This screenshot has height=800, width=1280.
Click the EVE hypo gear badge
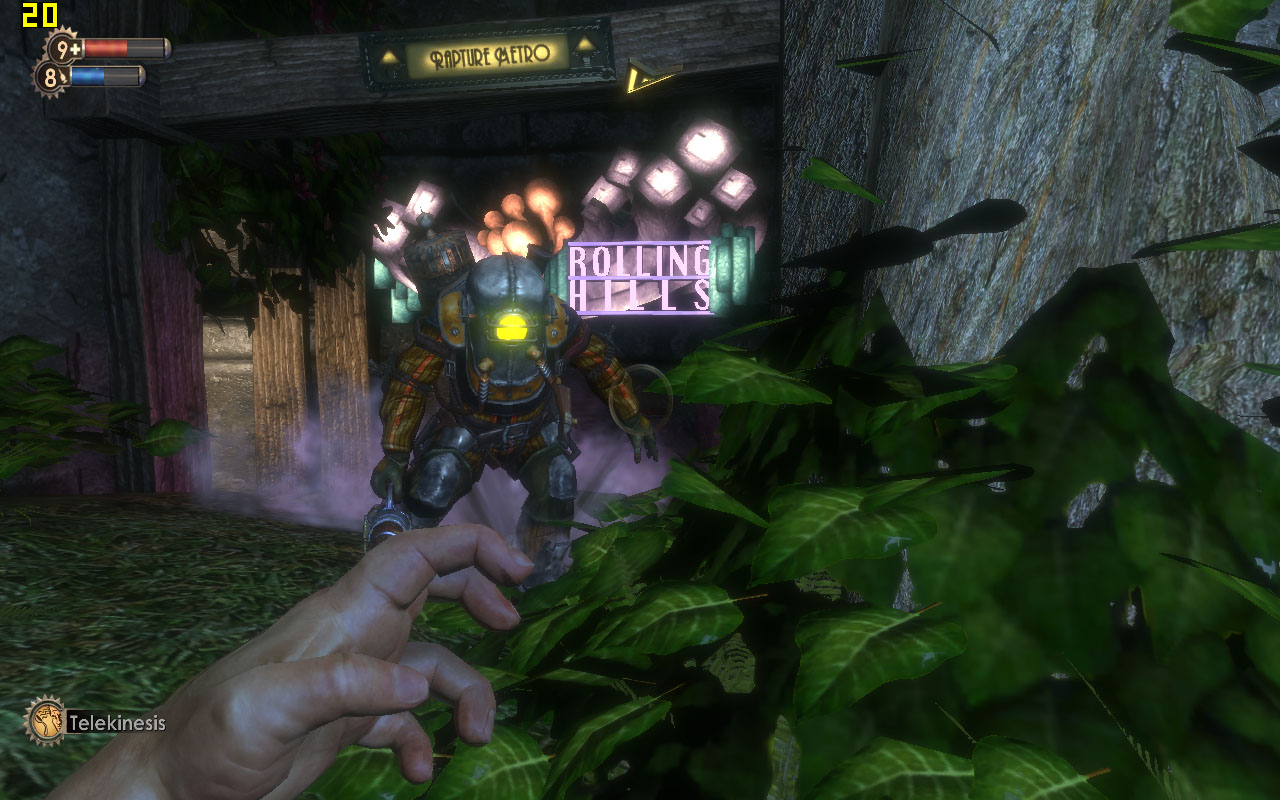52,76
